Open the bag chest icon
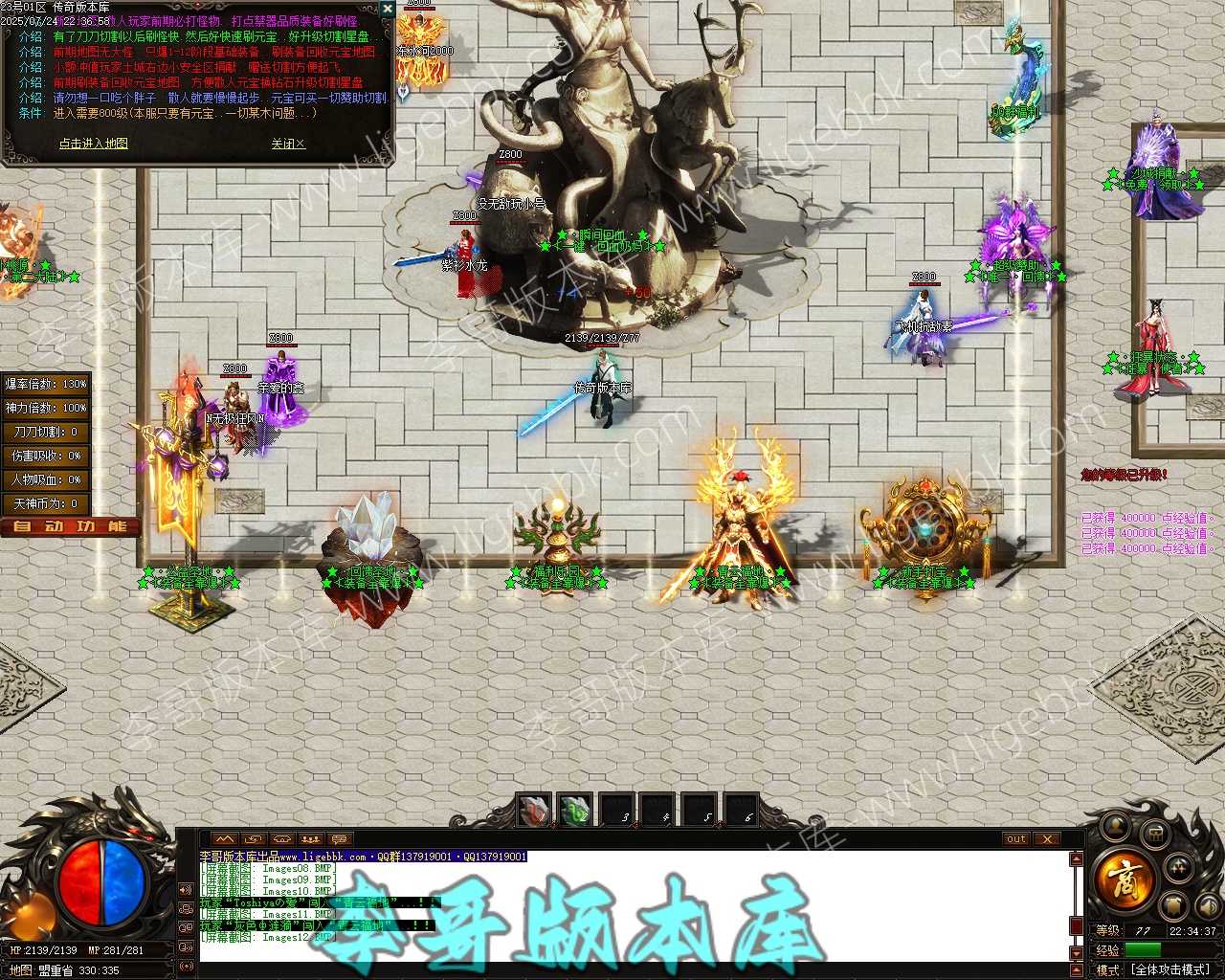1225x980 pixels. 1155,834
